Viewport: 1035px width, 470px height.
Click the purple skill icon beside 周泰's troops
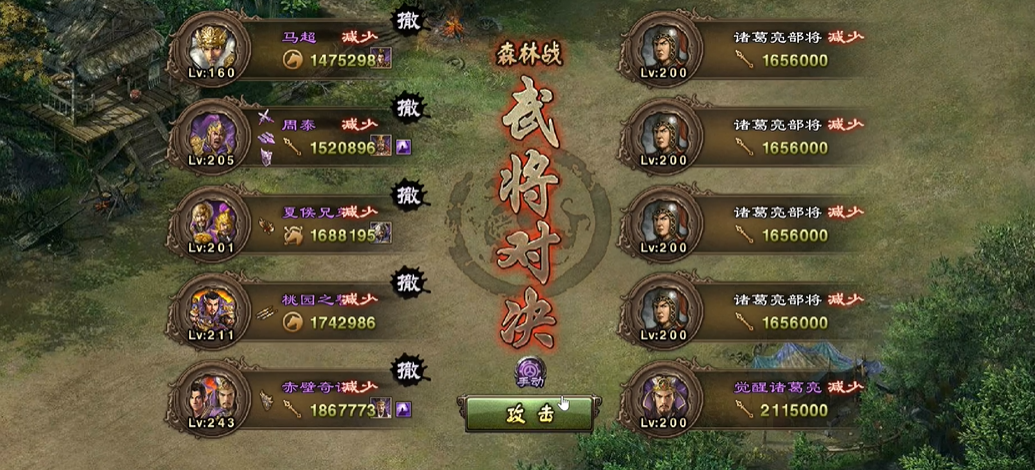[x=404, y=148]
